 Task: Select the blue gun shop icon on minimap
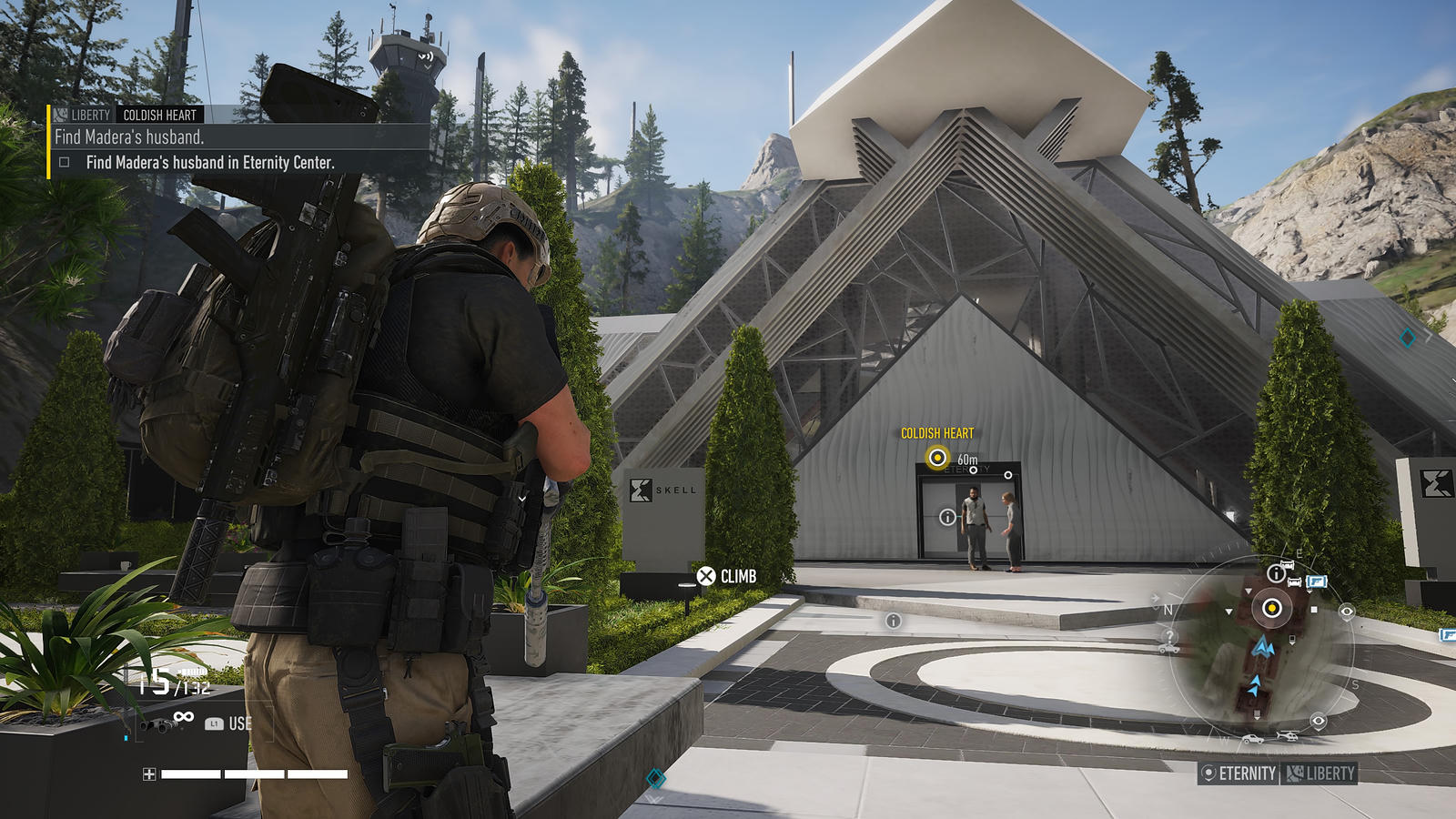coord(1316,581)
